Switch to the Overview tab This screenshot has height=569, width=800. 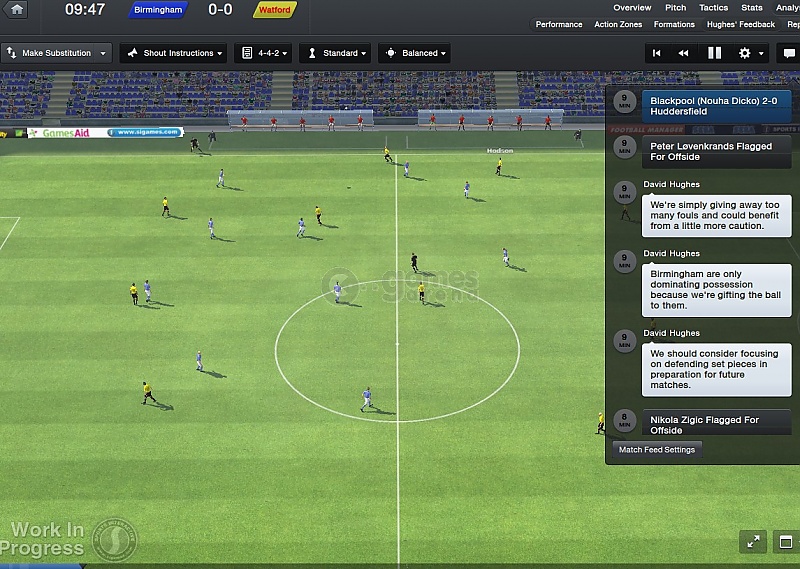pyautogui.click(x=632, y=8)
